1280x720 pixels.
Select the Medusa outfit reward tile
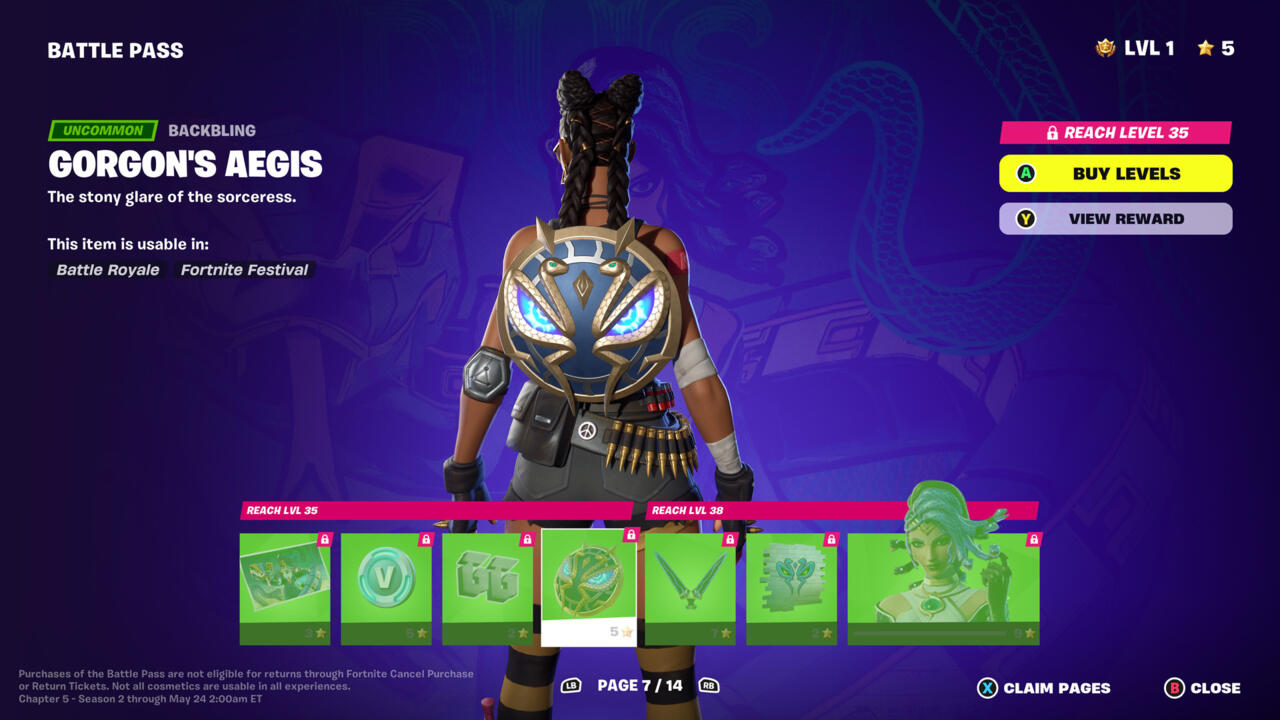pos(943,588)
